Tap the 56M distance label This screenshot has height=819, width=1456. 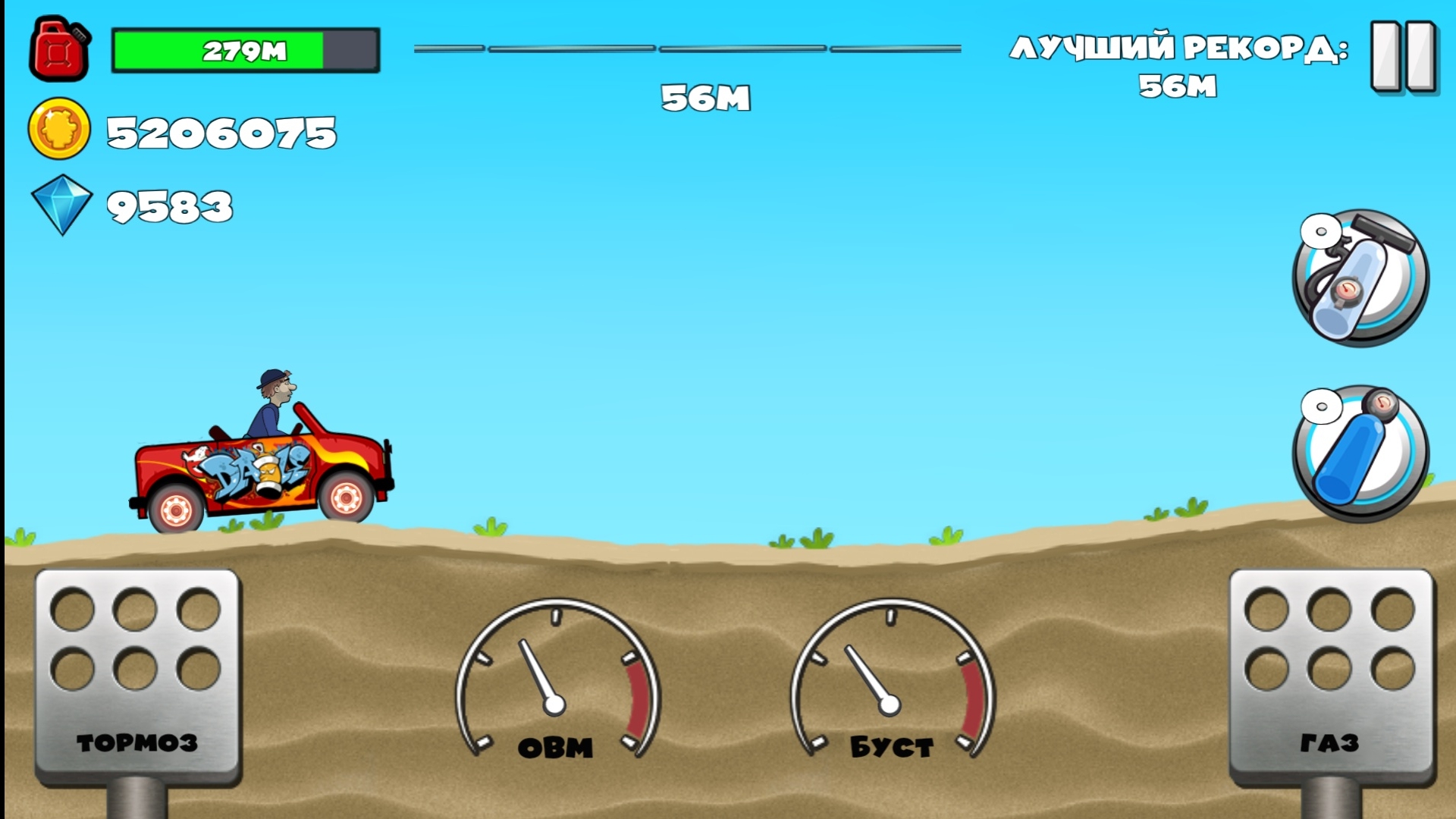[707, 97]
